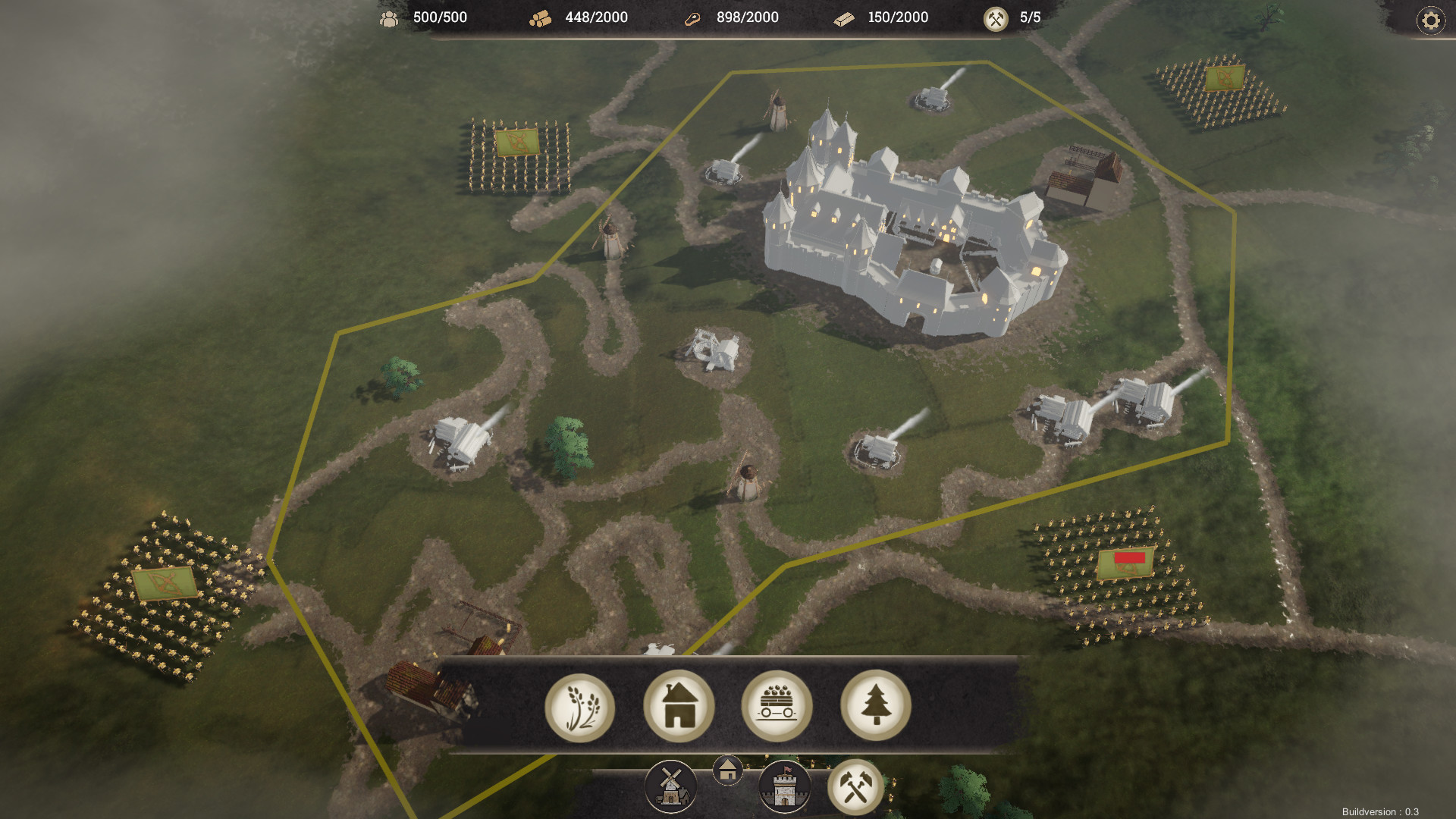1456x819 pixels.
Task: Select the wheat farming category icon
Action: pyautogui.click(x=581, y=707)
